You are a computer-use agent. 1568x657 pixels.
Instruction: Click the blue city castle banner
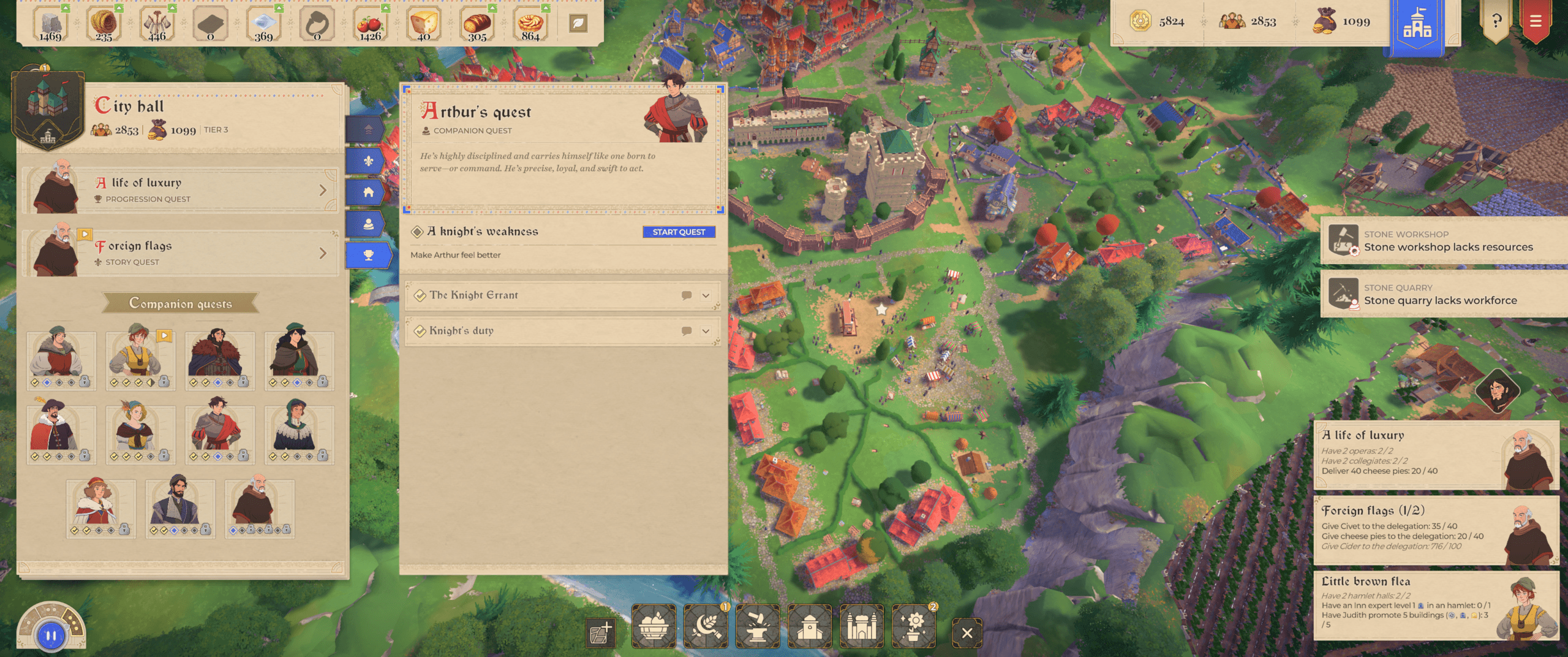pos(1417,26)
